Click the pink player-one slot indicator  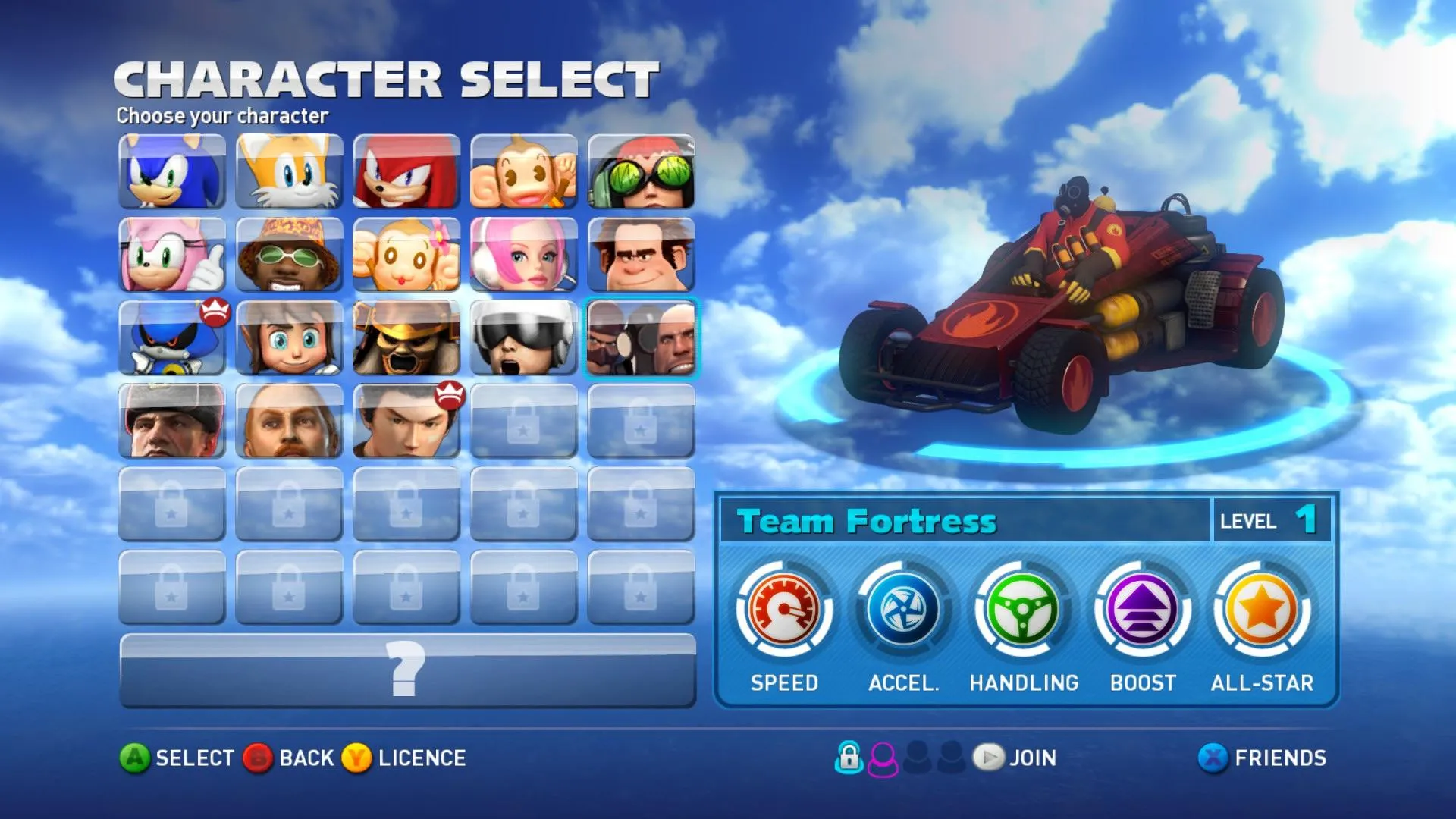click(x=881, y=758)
